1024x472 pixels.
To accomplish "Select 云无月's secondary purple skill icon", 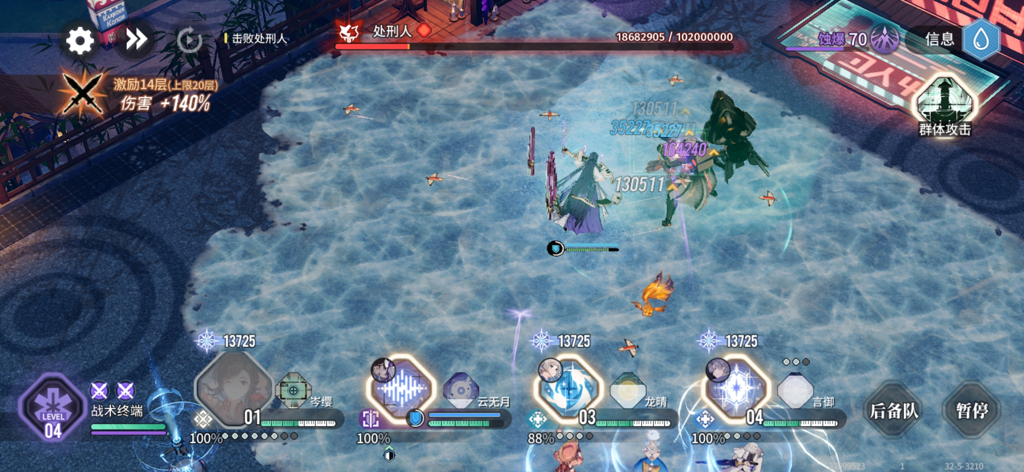I will click(x=461, y=388).
